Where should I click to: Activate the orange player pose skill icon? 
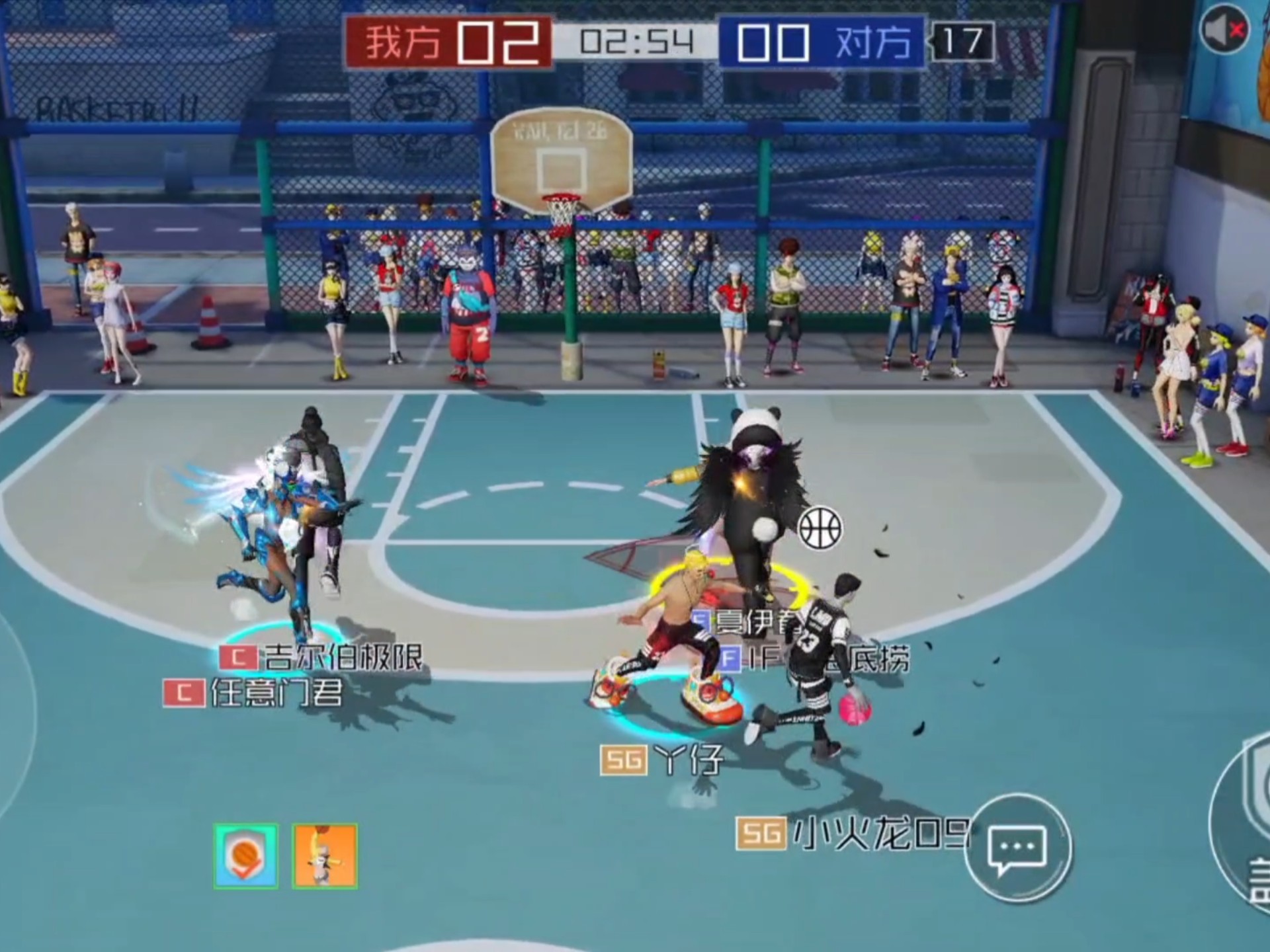(x=325, y=855)
